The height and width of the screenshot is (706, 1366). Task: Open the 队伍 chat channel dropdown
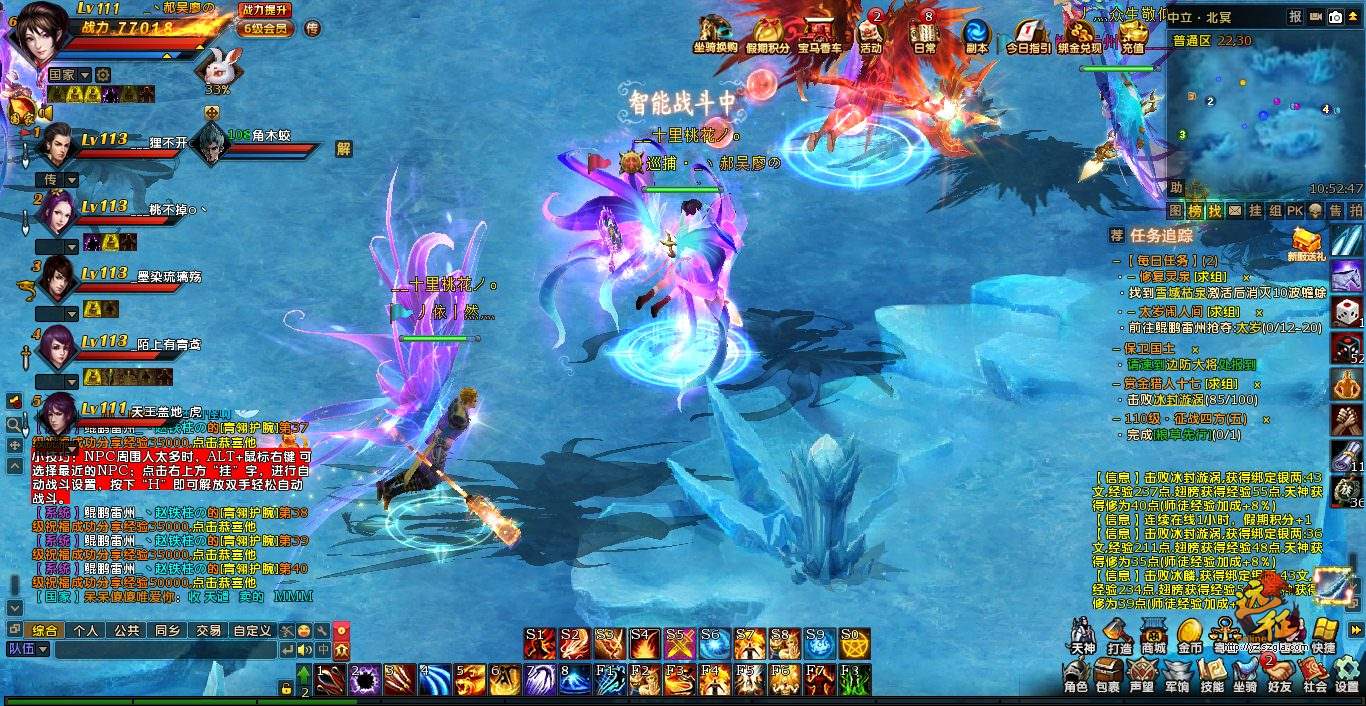point(29,649)
